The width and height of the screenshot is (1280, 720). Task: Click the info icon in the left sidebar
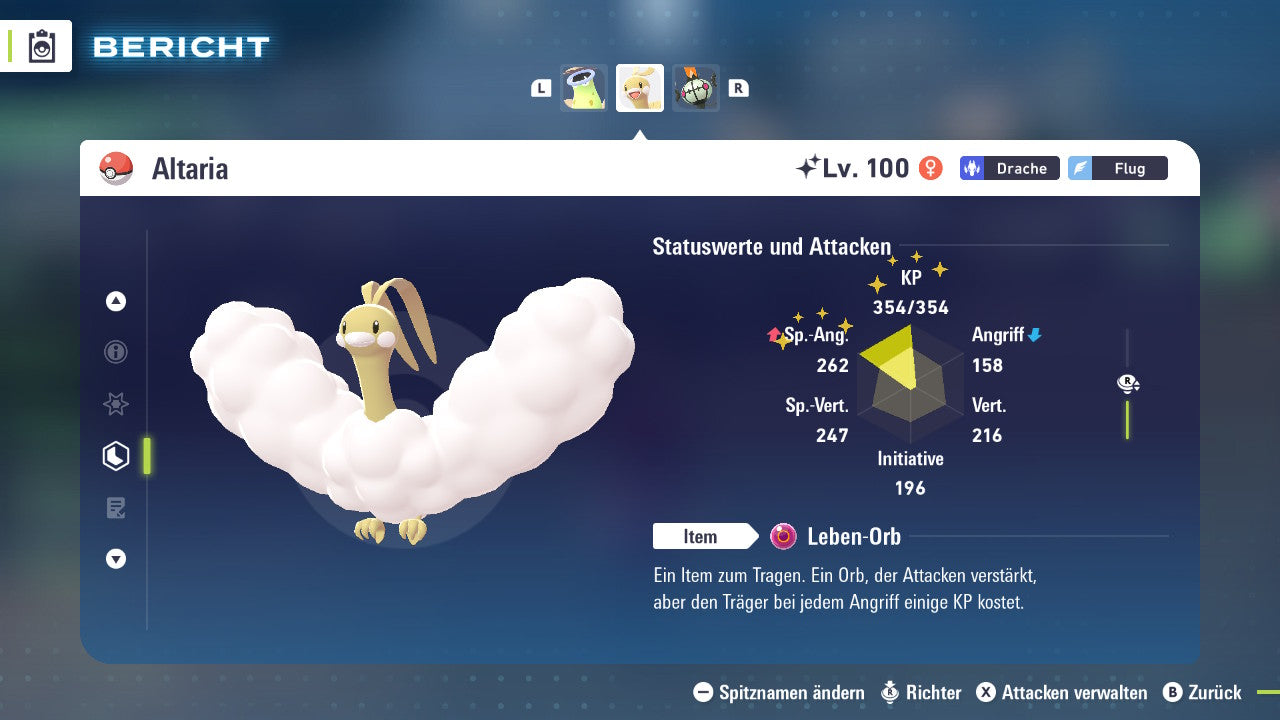pyautogui.click(x=115, y=352)
